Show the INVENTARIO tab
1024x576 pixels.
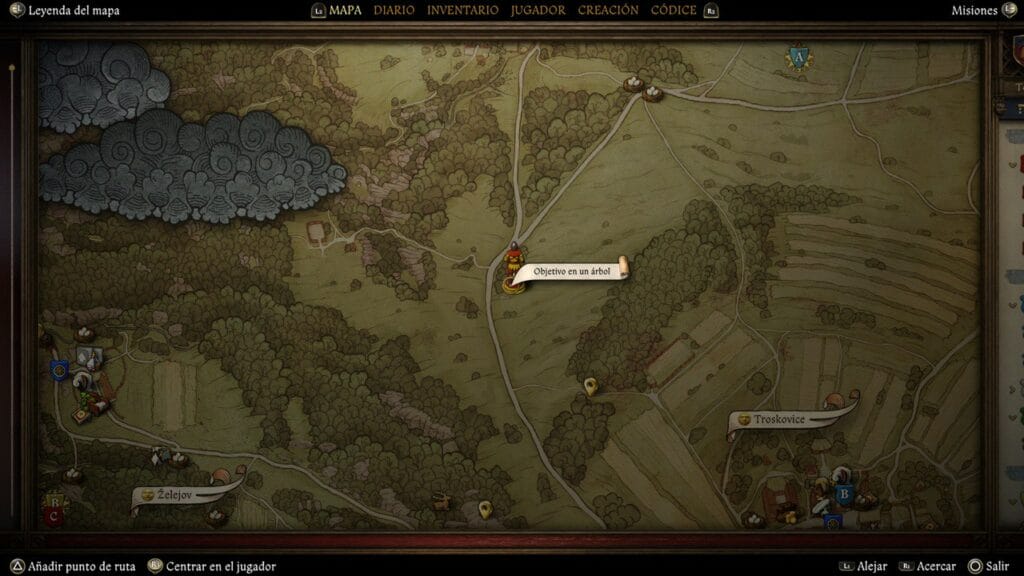pyautogui.click(x=462, y=10)
